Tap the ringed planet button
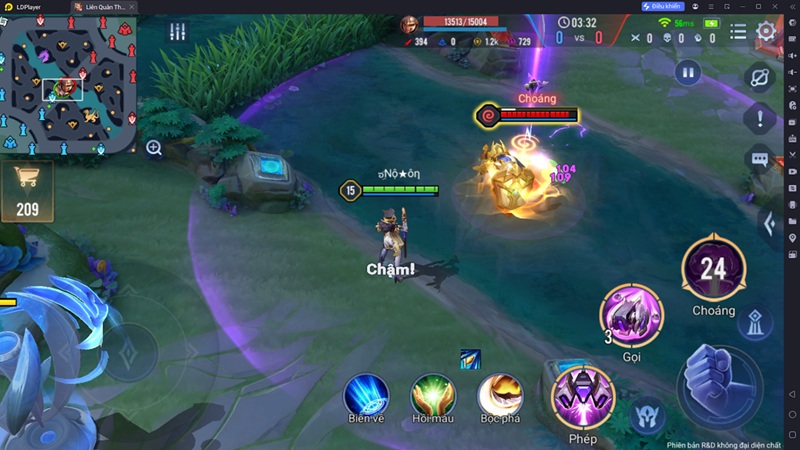 760,77
